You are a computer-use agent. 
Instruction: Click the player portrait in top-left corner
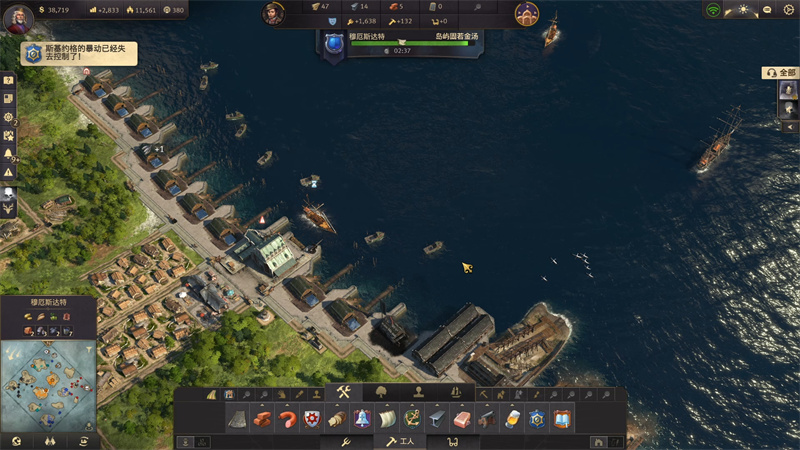(x=17, y=17)
